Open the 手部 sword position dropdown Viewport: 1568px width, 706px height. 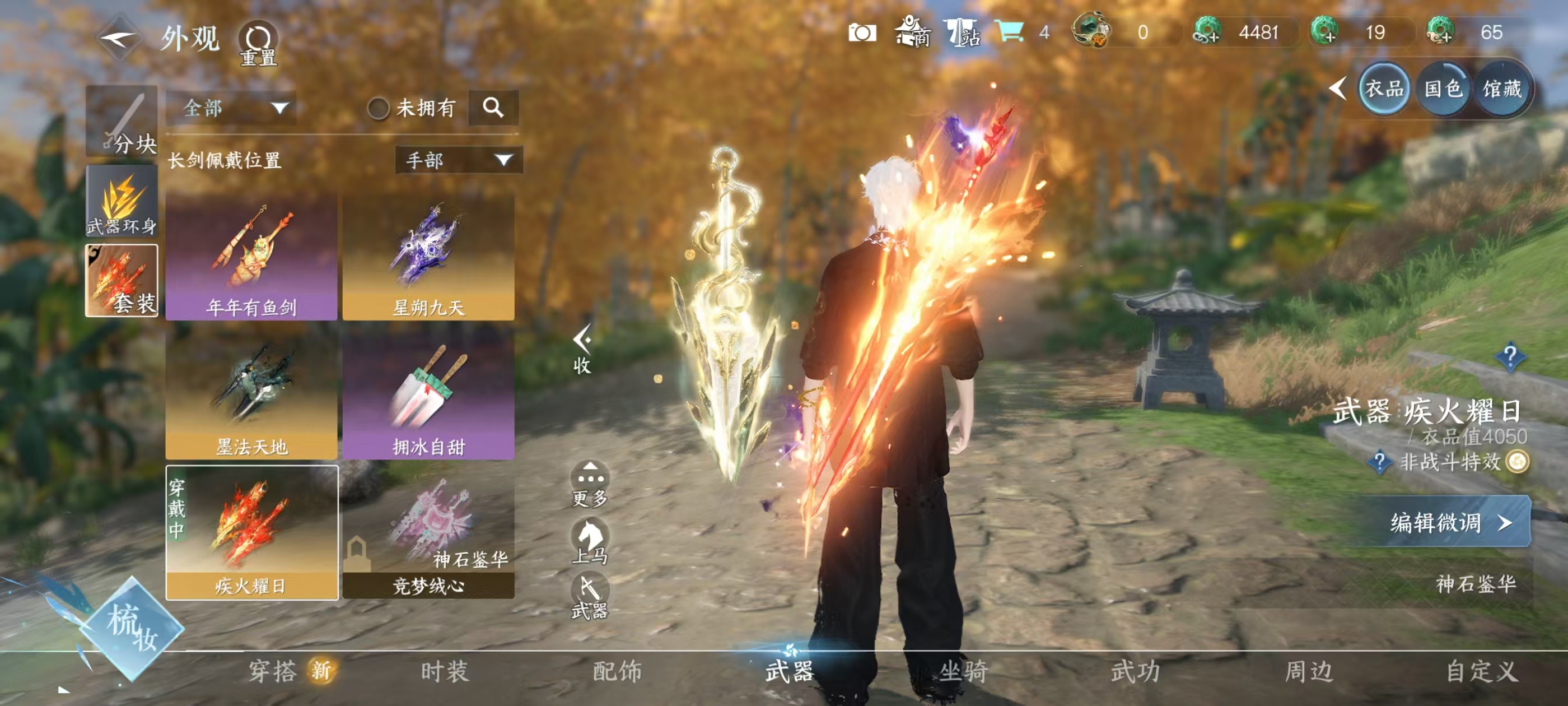pos(458,160)
